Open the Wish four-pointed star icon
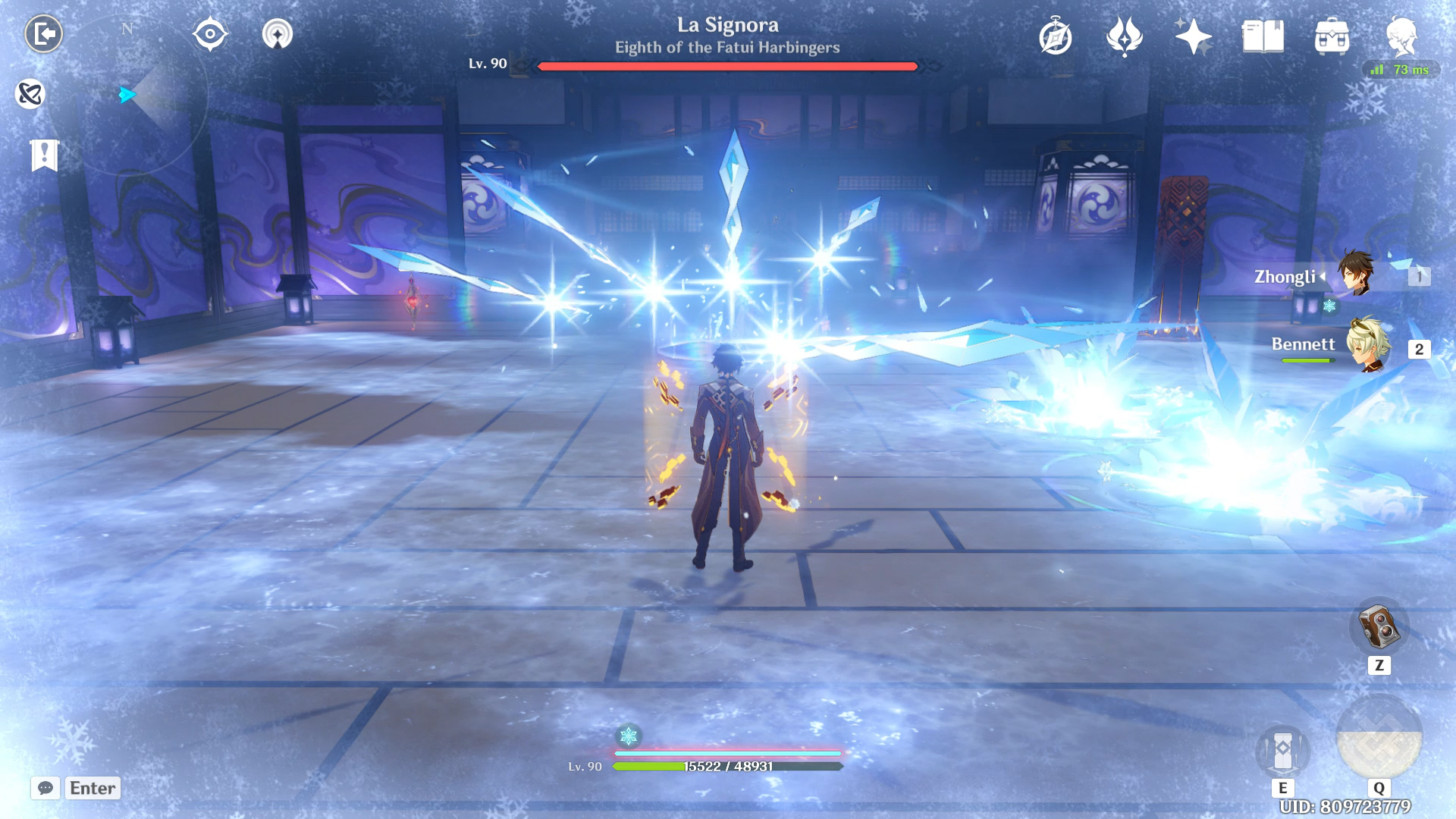The width and height of the screenshot is (1456, 819). [x=1193, y=36]
